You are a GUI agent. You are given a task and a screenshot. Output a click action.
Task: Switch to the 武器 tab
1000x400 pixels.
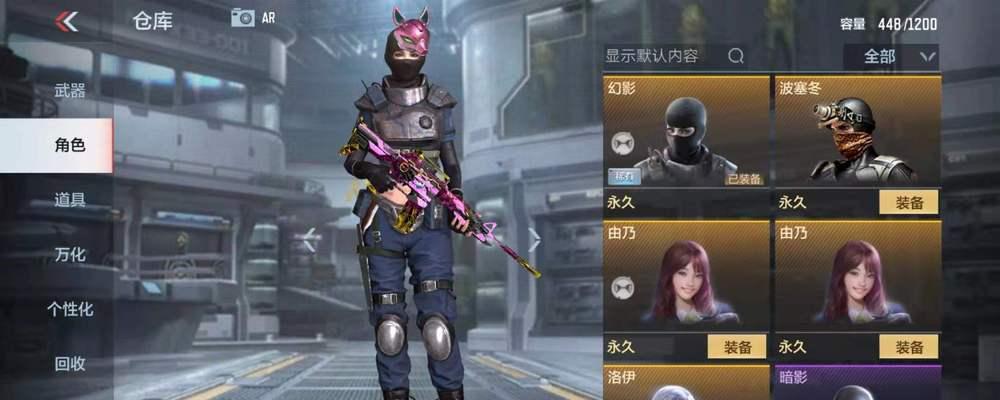point(69,91)
